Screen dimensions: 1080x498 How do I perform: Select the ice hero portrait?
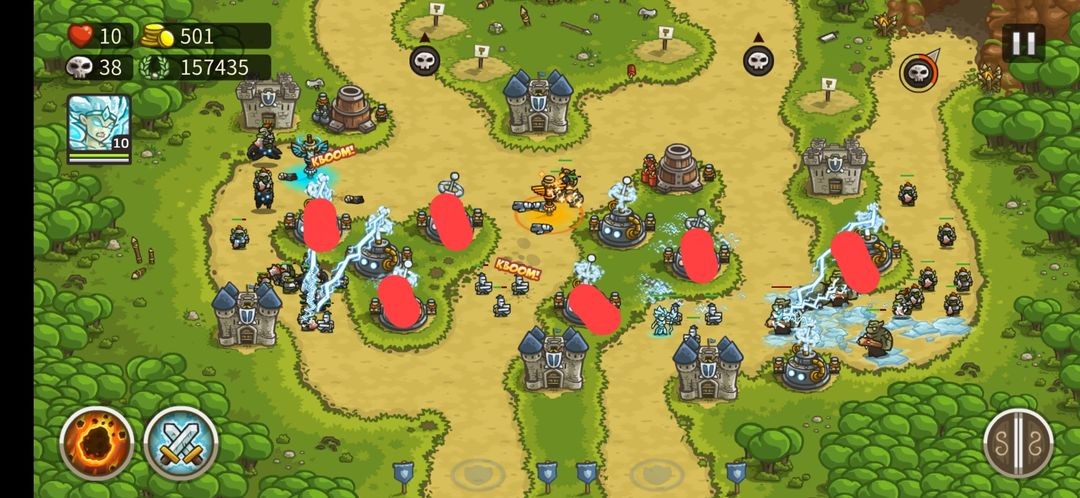(x=99, y=126)
